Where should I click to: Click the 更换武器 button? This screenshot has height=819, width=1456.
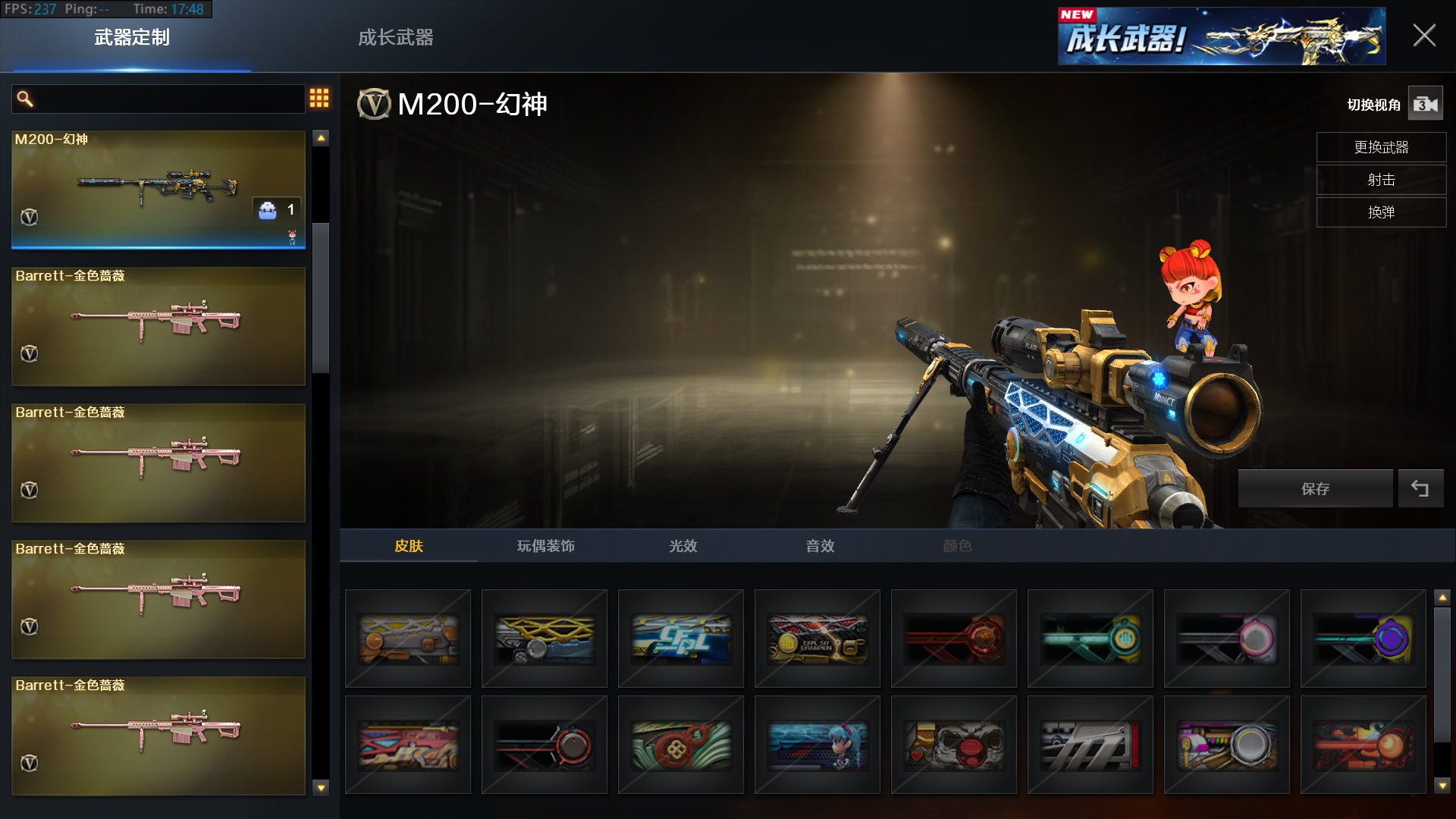1381,147
